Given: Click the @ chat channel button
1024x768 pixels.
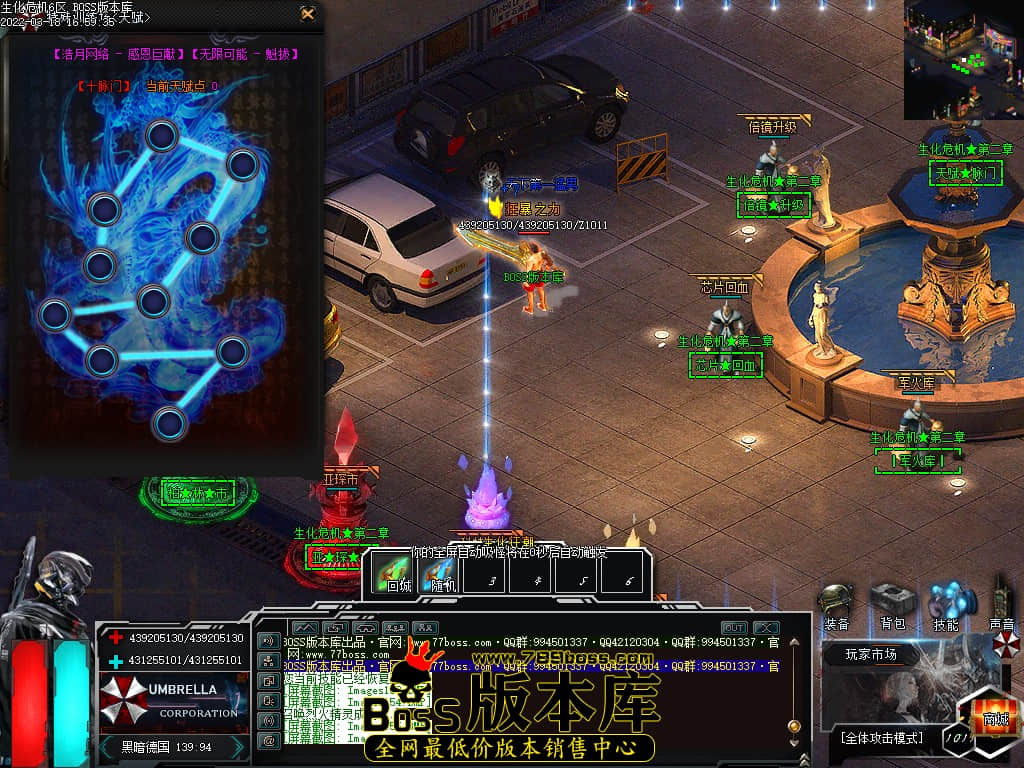Looking at the screenshot, I should (268, 741).
